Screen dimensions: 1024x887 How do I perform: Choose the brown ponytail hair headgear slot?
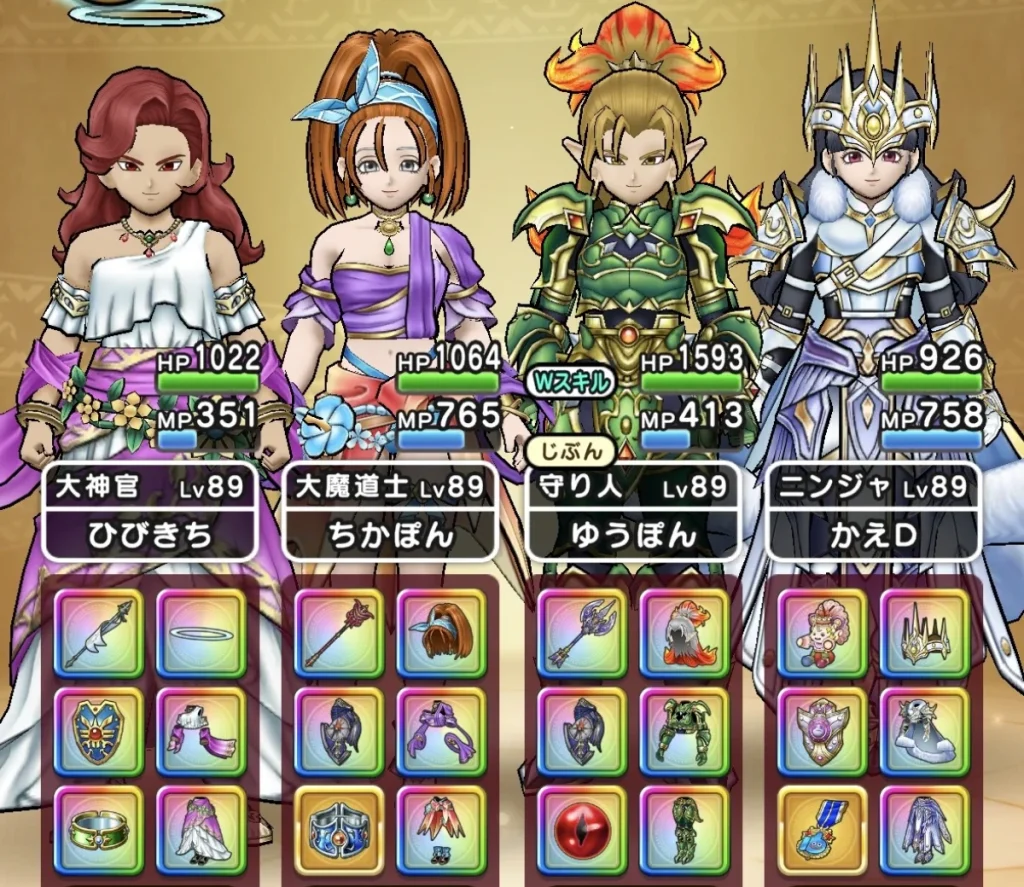pyautogui.click(x=441, y=634)
